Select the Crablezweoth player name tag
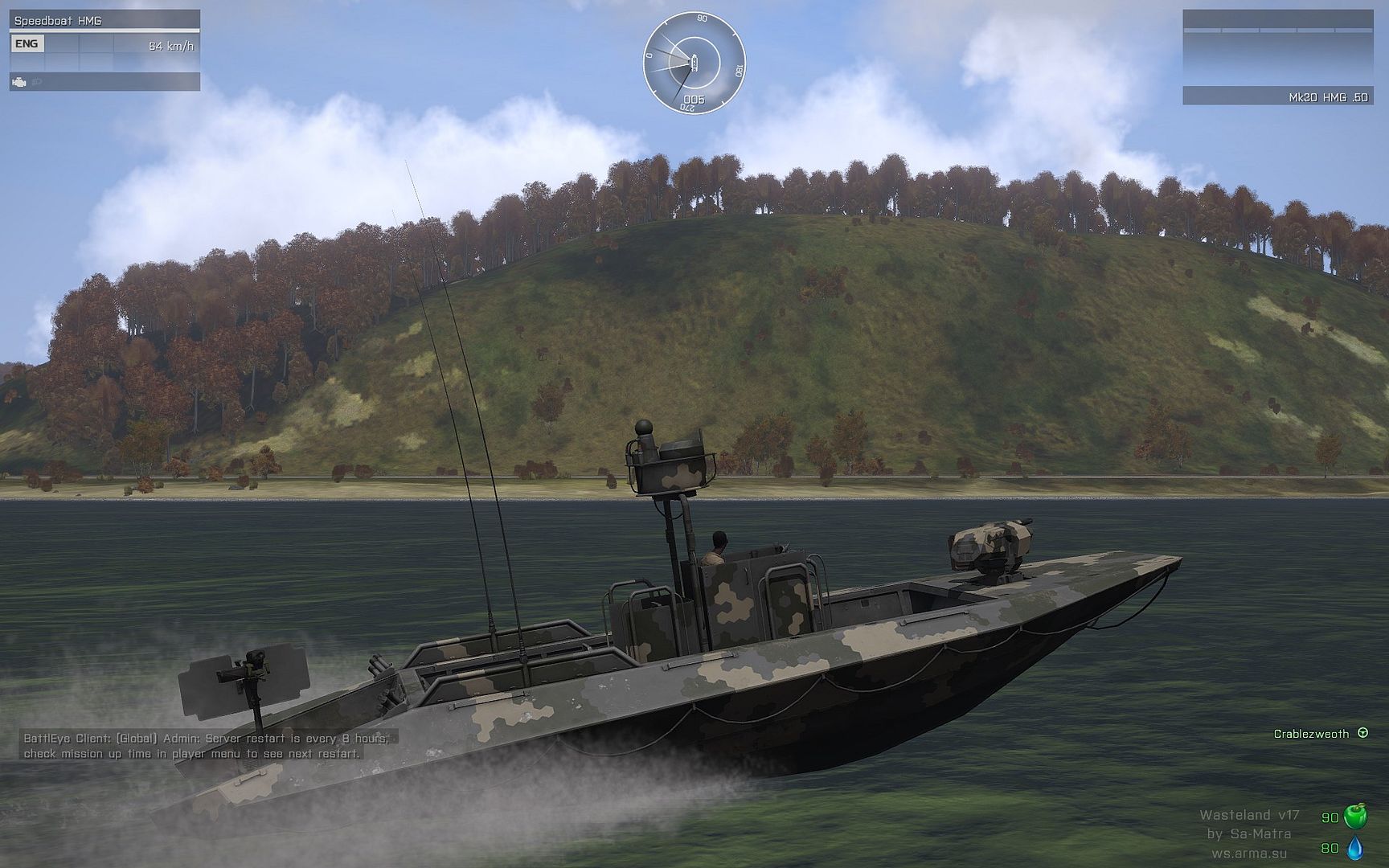Image resolution: width=1389 pixels, height=868 pixels. (1311, 734)
